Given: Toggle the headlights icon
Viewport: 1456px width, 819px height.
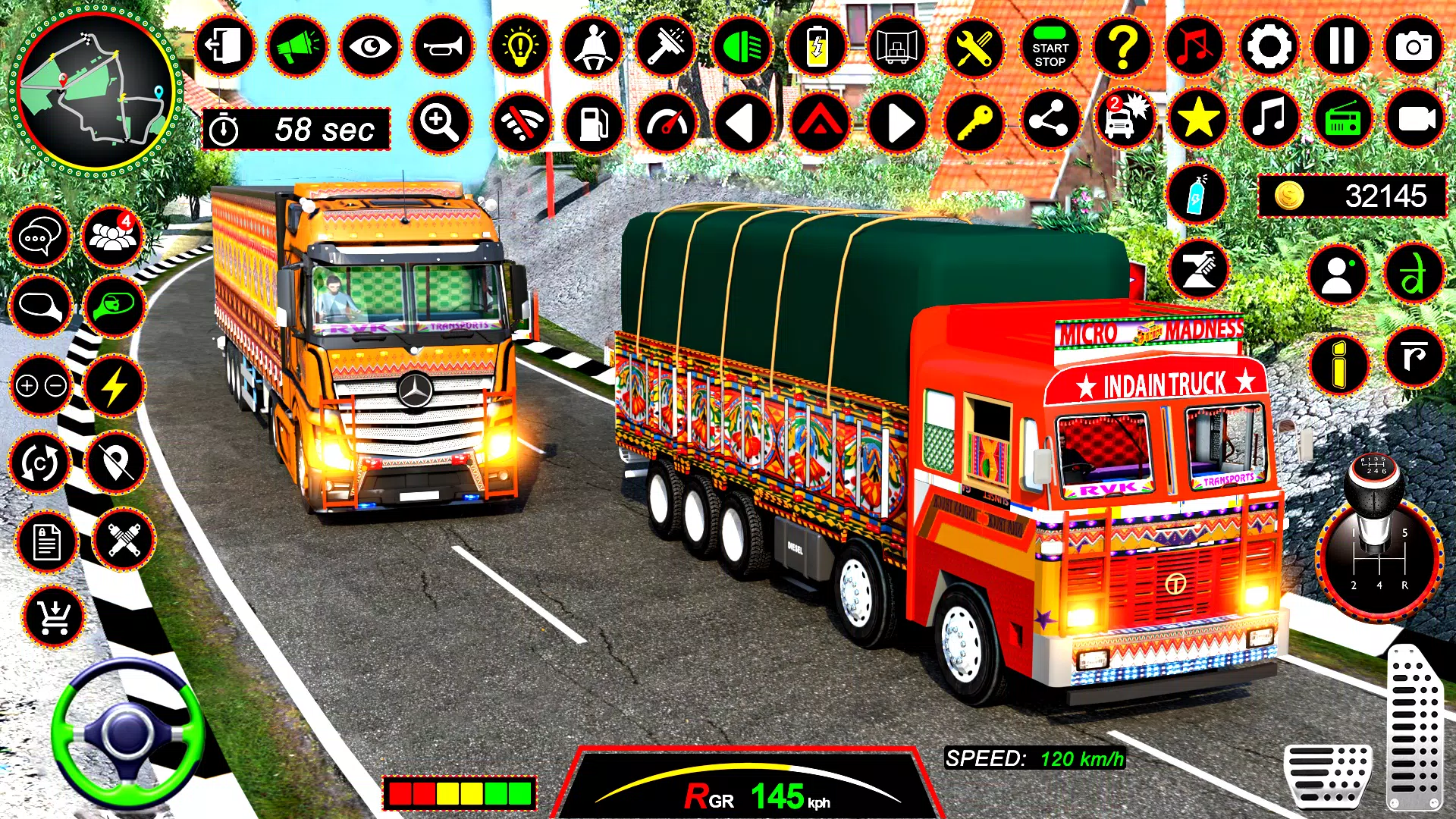Looking at the screenshot, I should [x=742, y=47].
